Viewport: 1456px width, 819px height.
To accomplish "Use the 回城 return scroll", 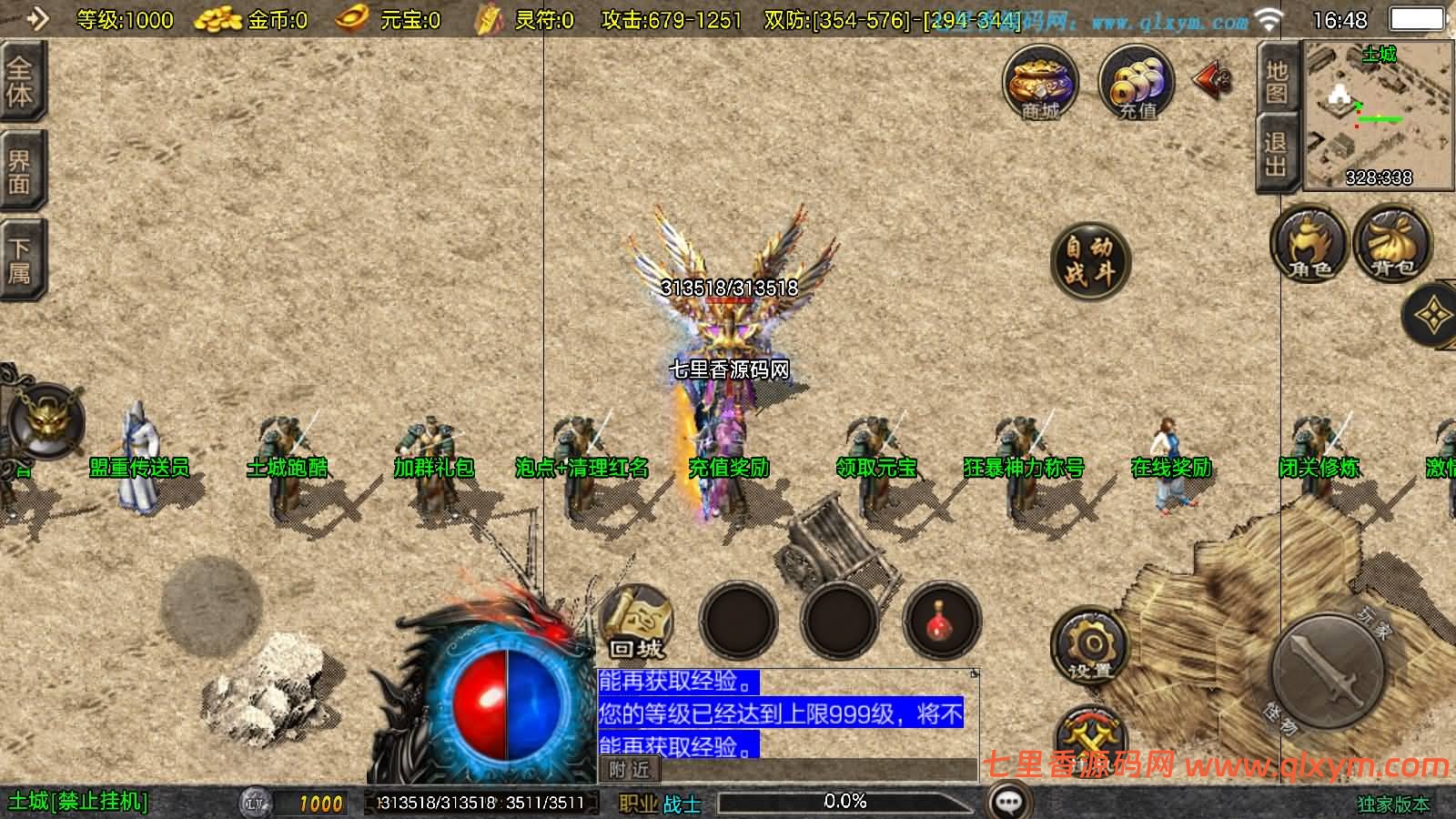I will tap(637, 622).
